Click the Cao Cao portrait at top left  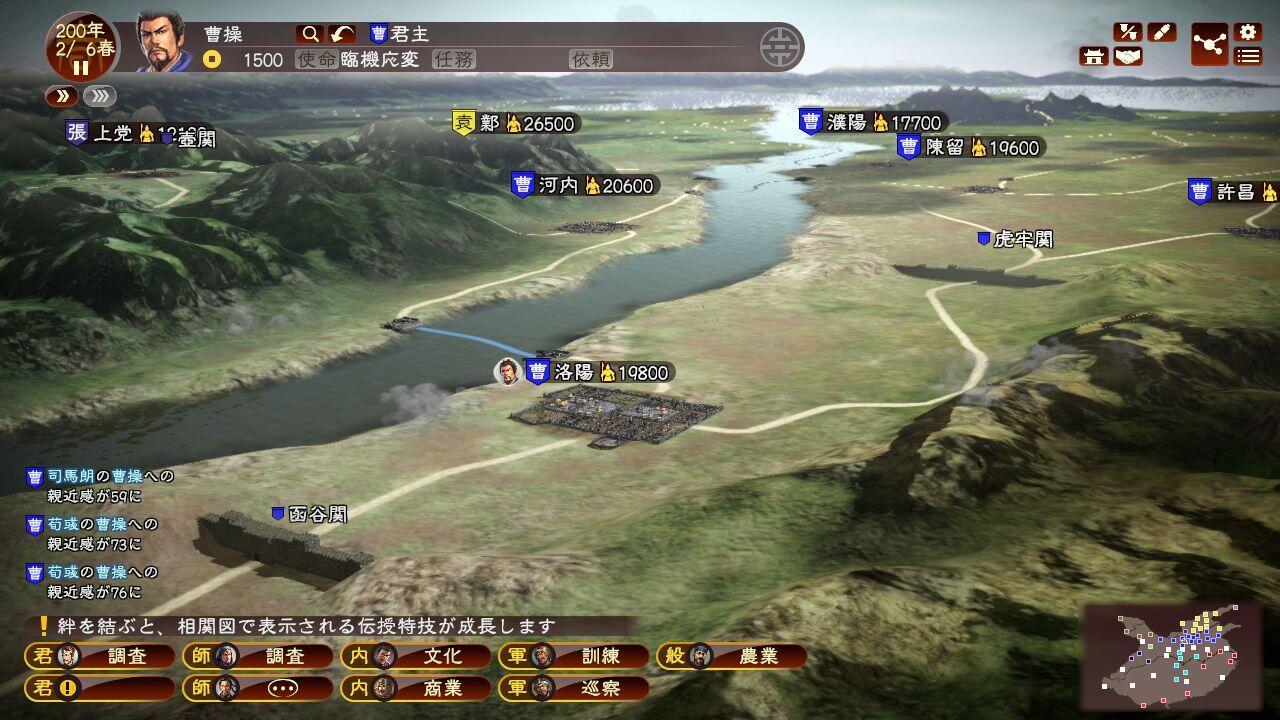(159, 42)
